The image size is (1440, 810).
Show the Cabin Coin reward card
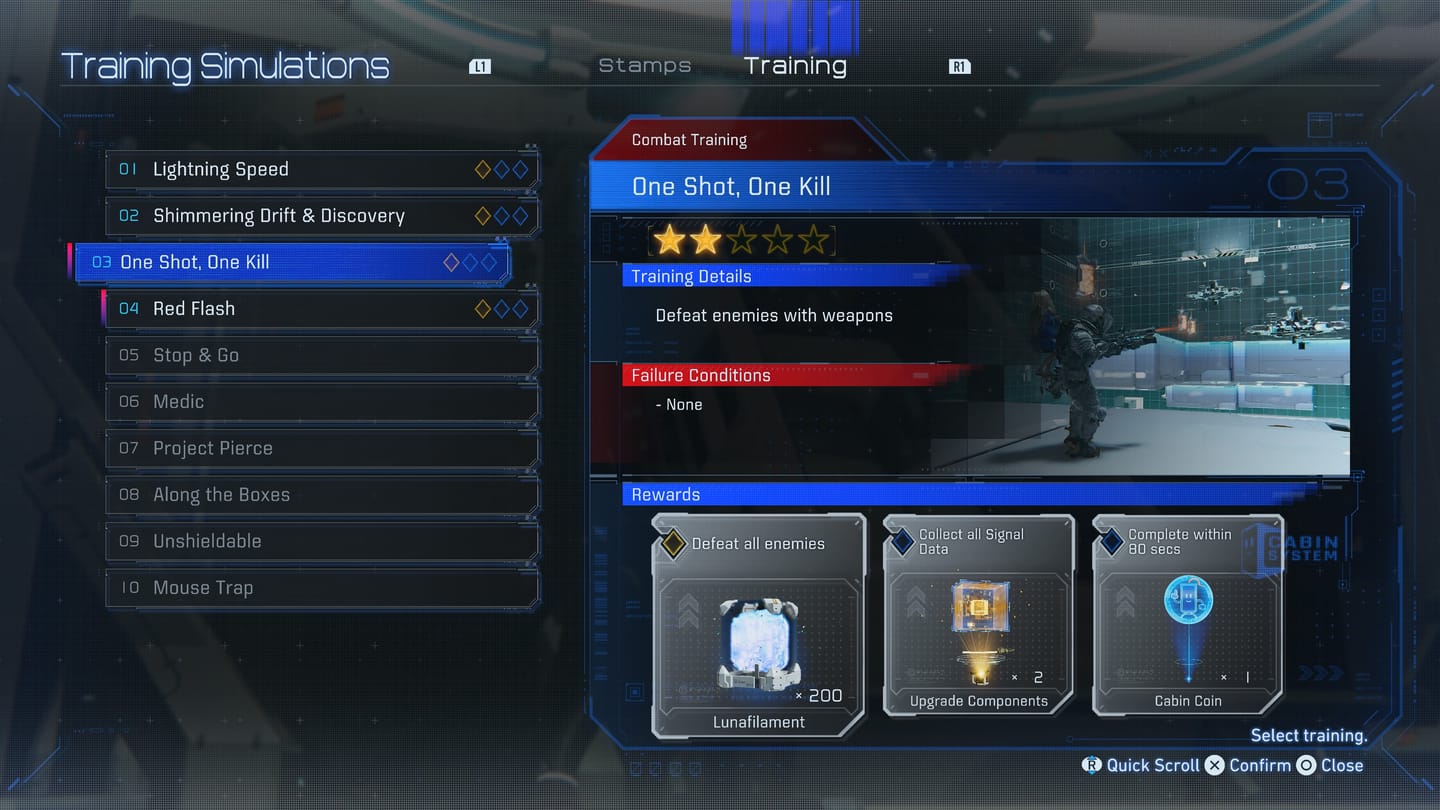[1187, 616]
